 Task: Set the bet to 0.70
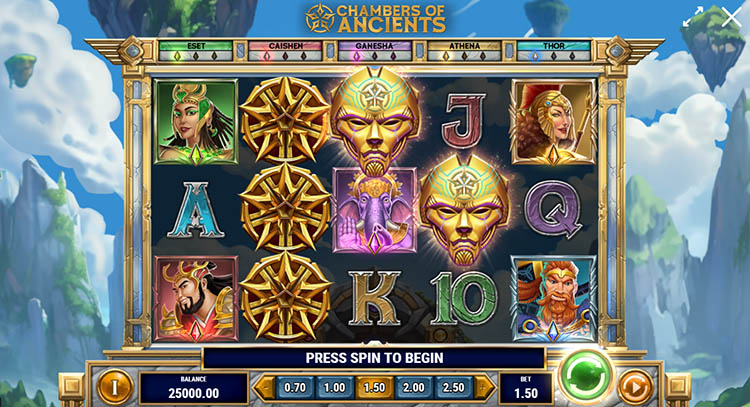coord(295,387)
